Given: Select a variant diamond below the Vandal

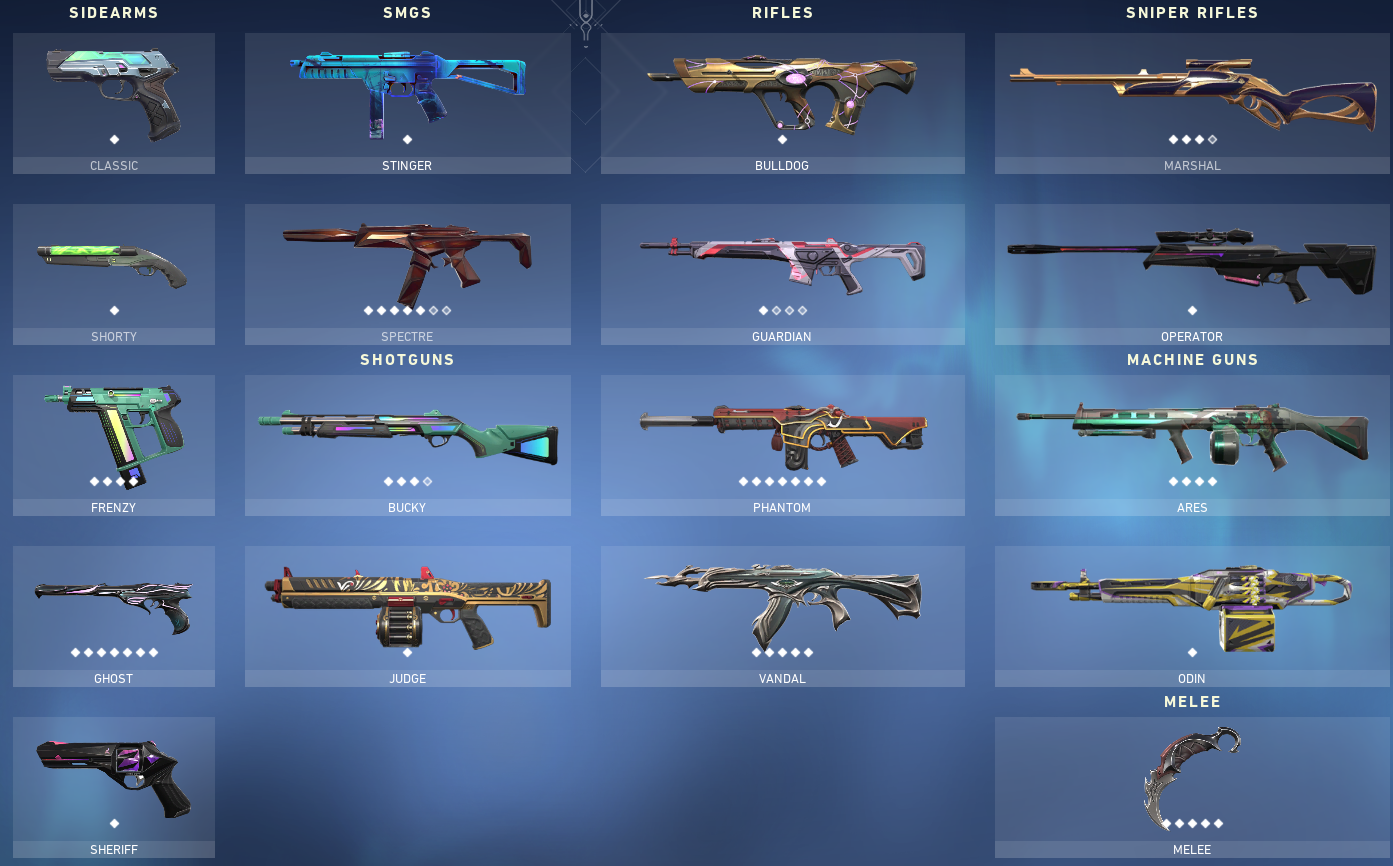Looking at the screenshot, I should pos(755,652).
